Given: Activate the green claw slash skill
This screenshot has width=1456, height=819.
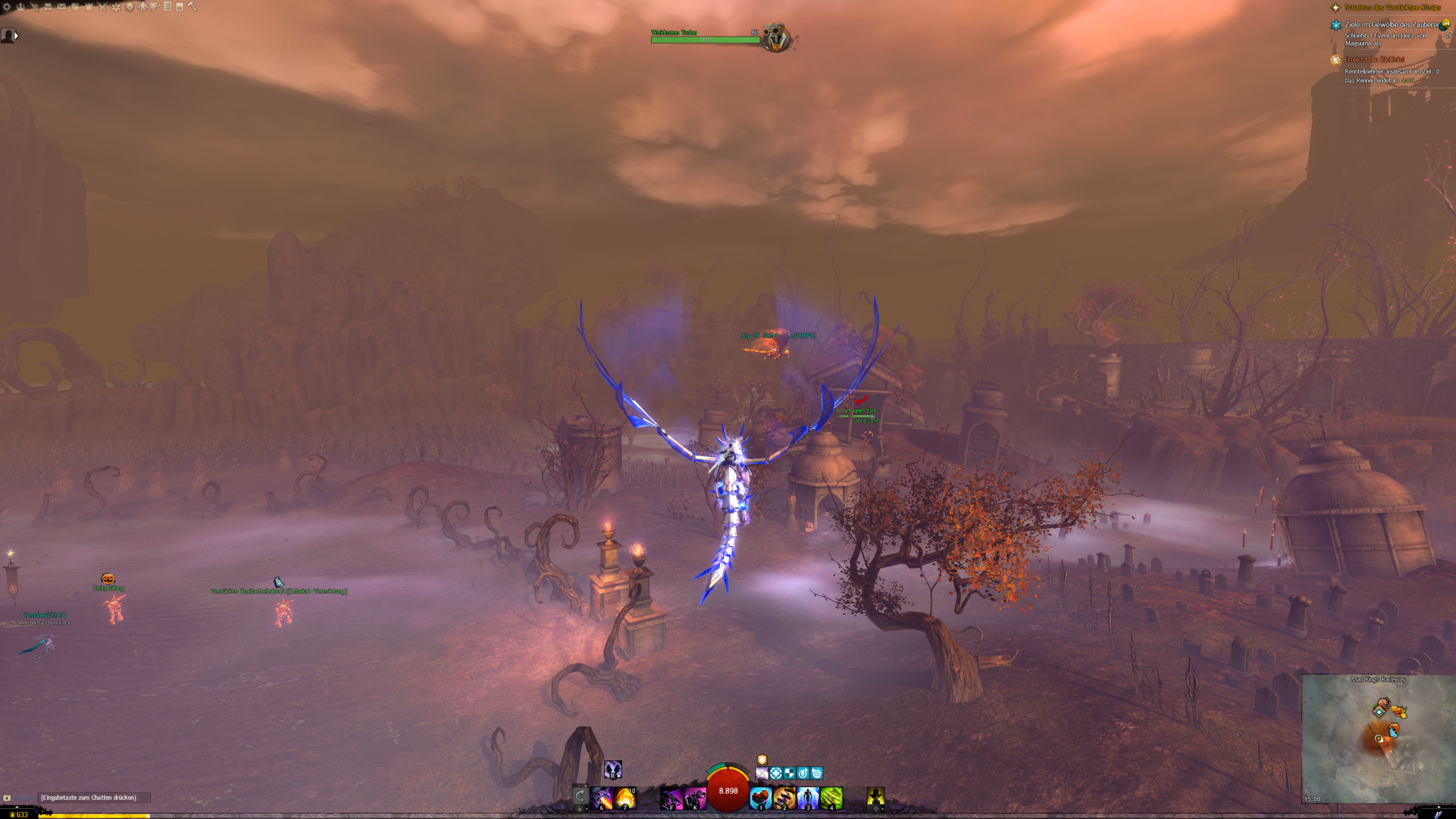Looking at the screenshot, I should [x=831, y=798].
